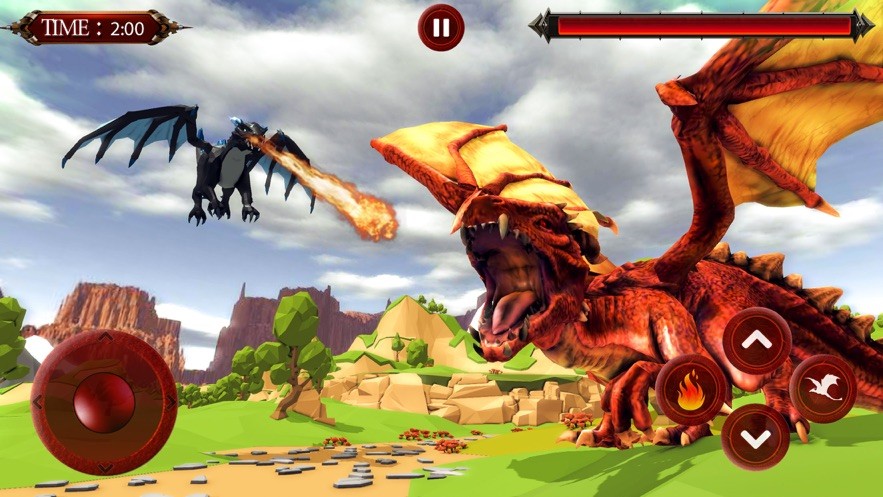The height and width of the screenshot is (497, 883).
Task: Tap the up arrow ascend button
Action: point(757,341)
